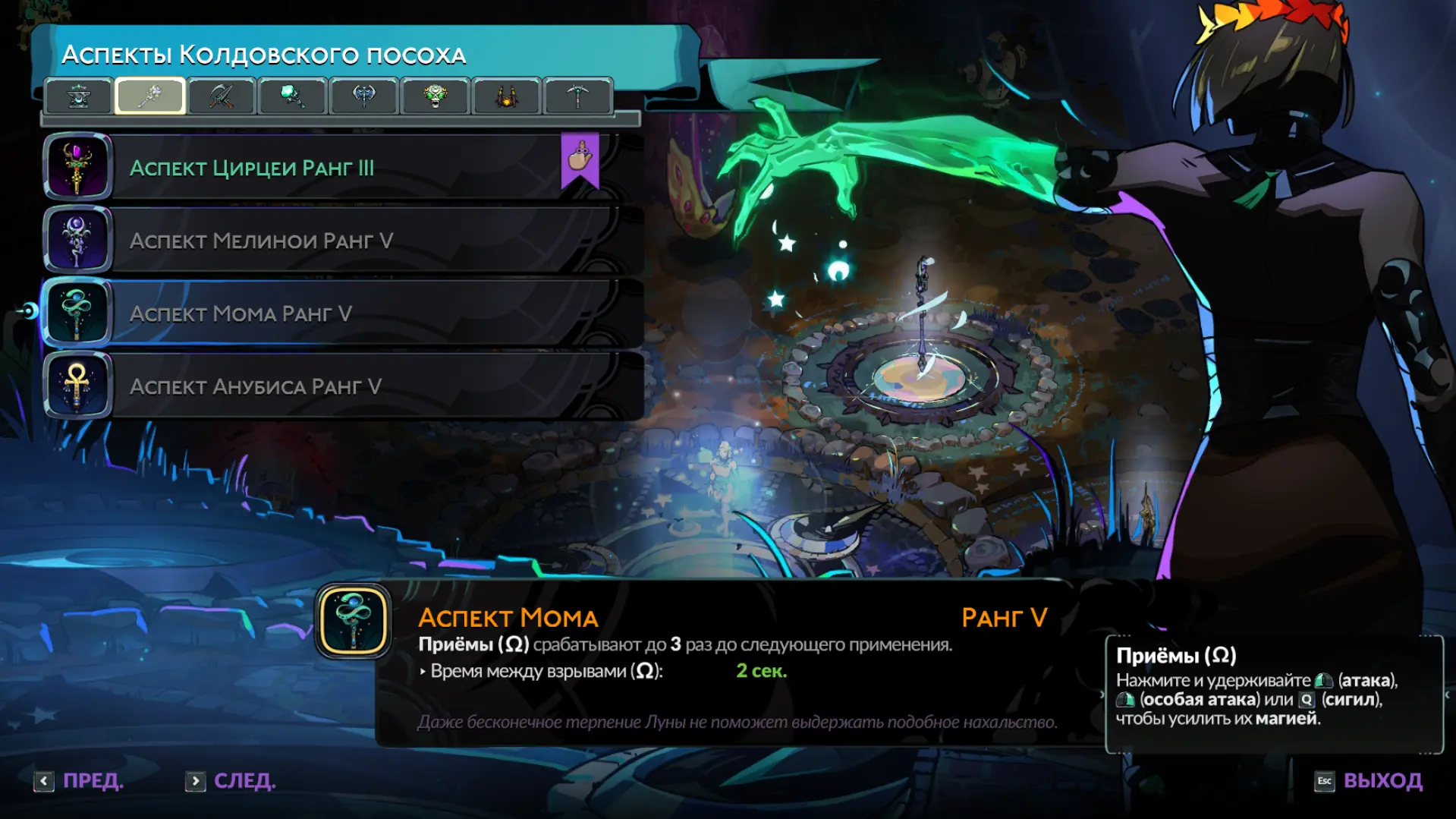Image resolution: width=1456 pixels, height=819 pixels.
Task: Exit the menu via ВЫХОД
Action: pos(1369,781)
